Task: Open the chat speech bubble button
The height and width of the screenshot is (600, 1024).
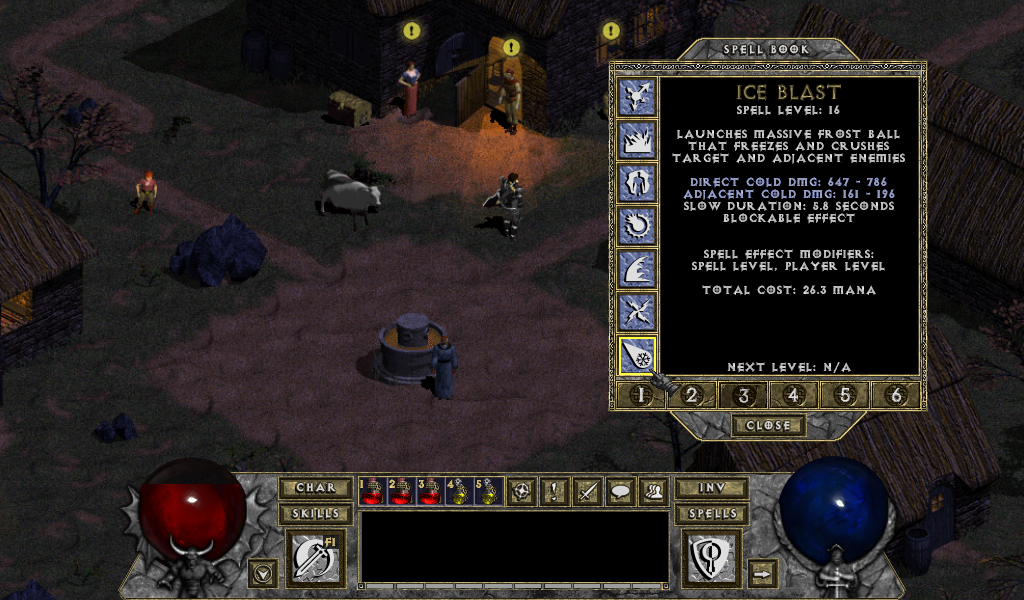Action: point(620,491)
